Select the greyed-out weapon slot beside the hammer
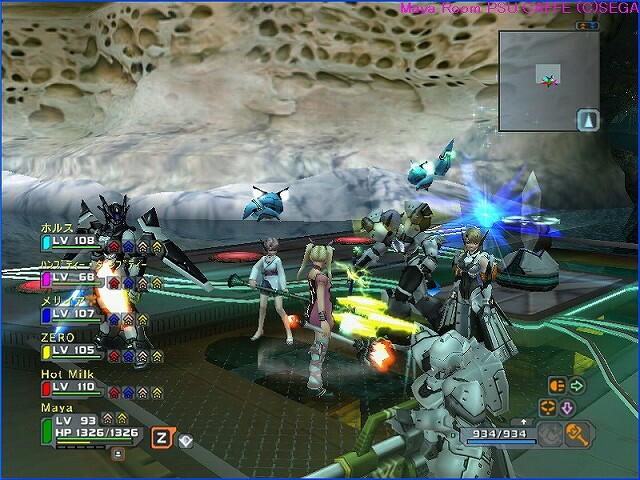This screenshot has width=640, height=480. pos(551,433)
